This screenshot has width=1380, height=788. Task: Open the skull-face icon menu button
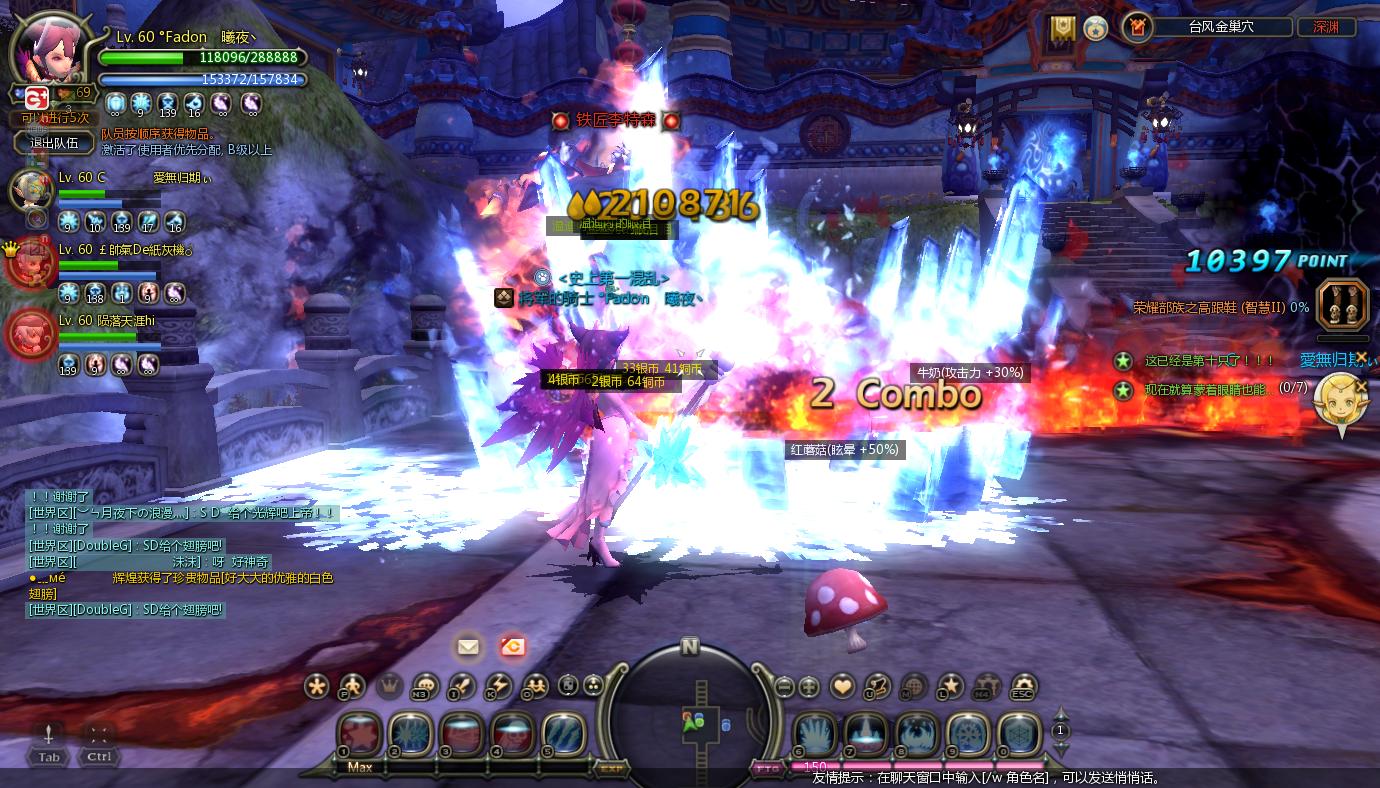coord(425,687)
